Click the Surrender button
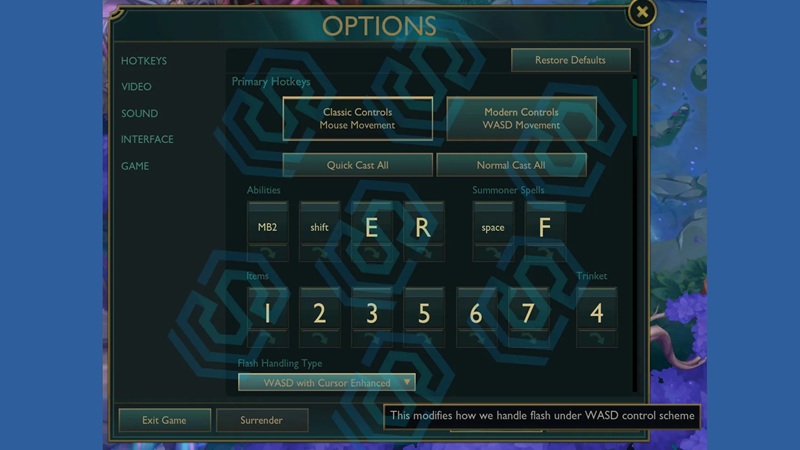The image size is (800, 450). tap(261, 420)
